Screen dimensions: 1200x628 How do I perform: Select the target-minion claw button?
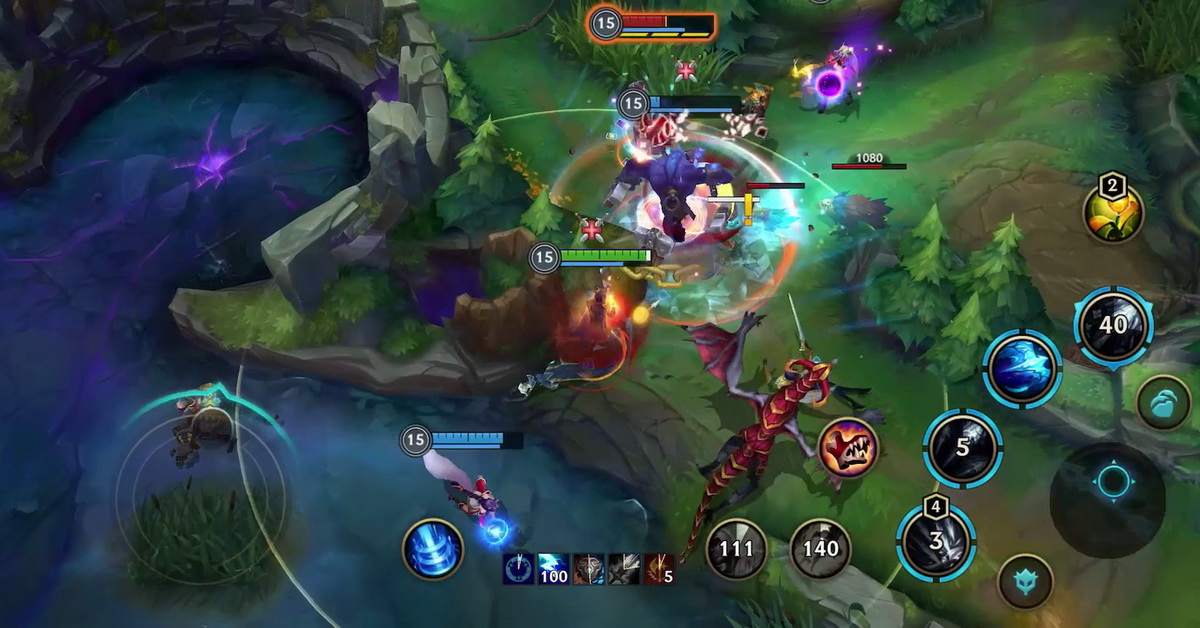[x=1163, y=402]
